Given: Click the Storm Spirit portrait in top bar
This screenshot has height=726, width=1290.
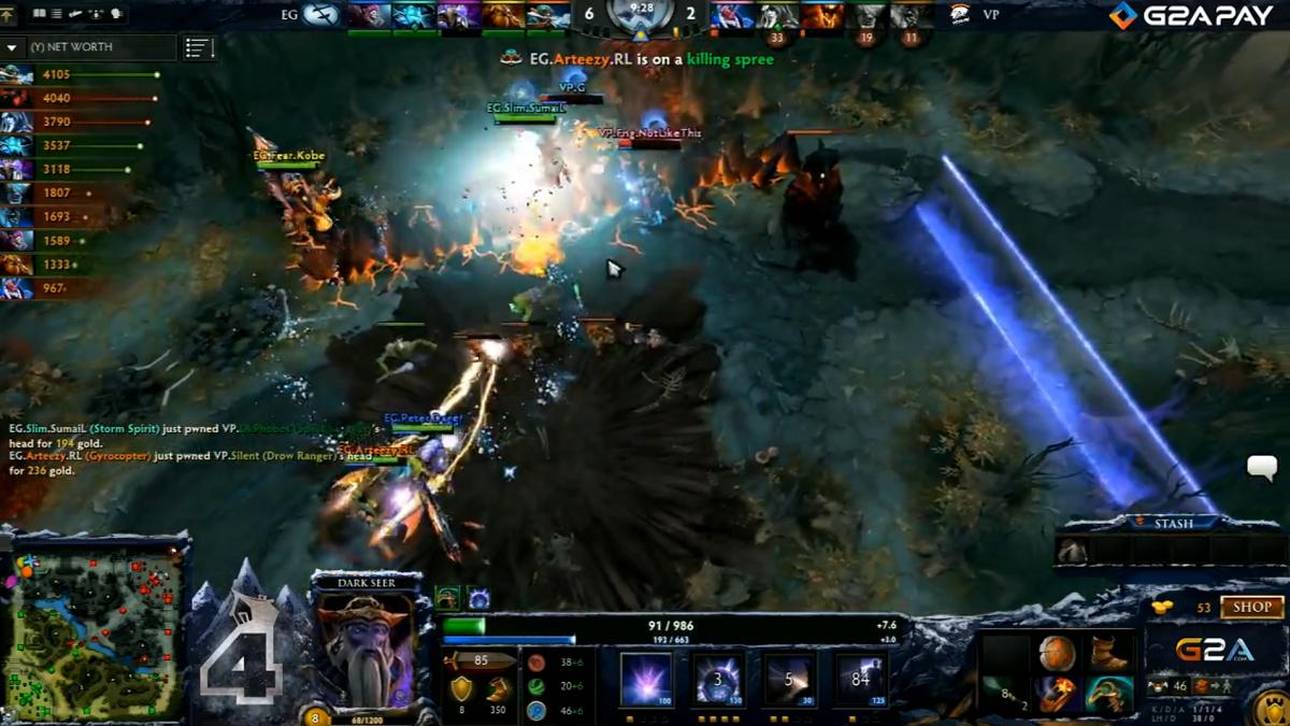Looking at the screenshot, I should pyautogui.click(x=412, y=16).
